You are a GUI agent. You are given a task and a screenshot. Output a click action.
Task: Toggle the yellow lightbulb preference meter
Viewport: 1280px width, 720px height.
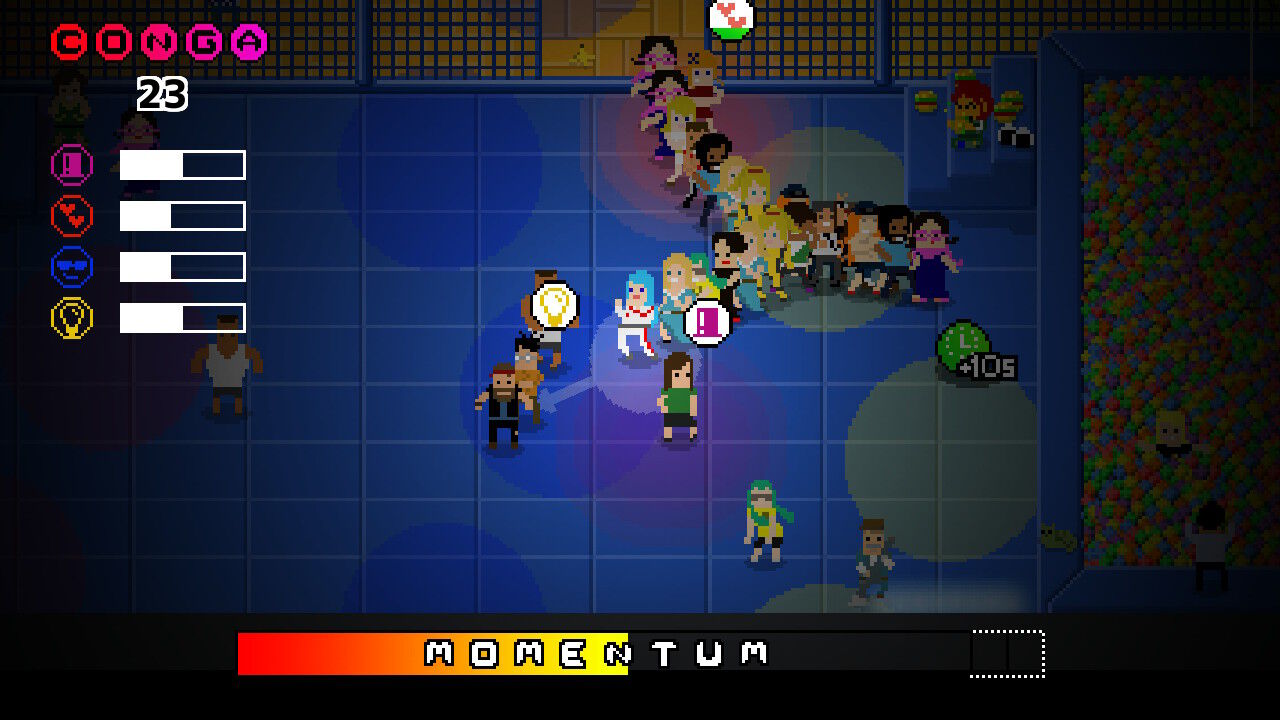(x=182, y=318)
